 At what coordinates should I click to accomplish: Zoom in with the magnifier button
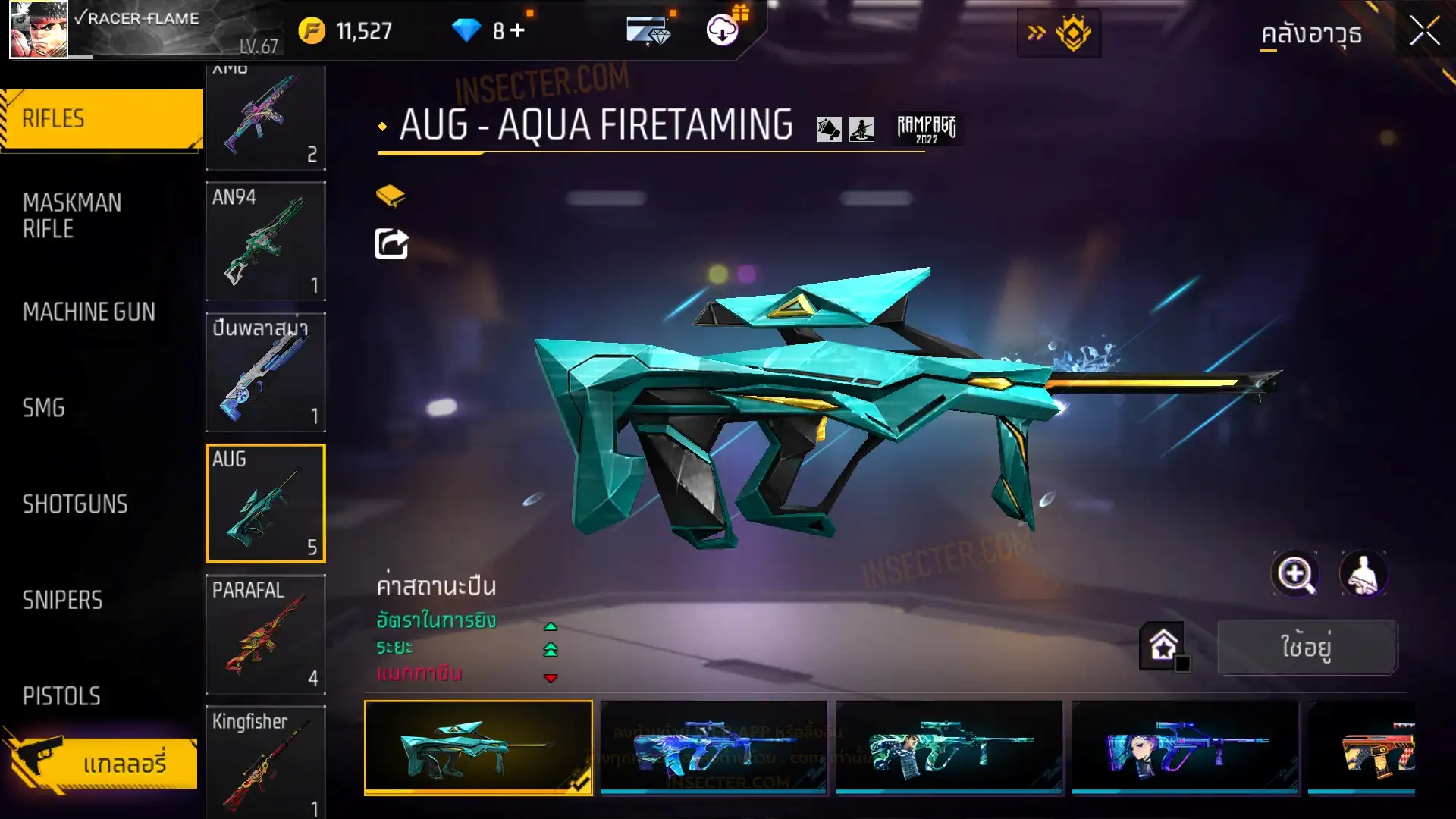tap(1295, 574)
